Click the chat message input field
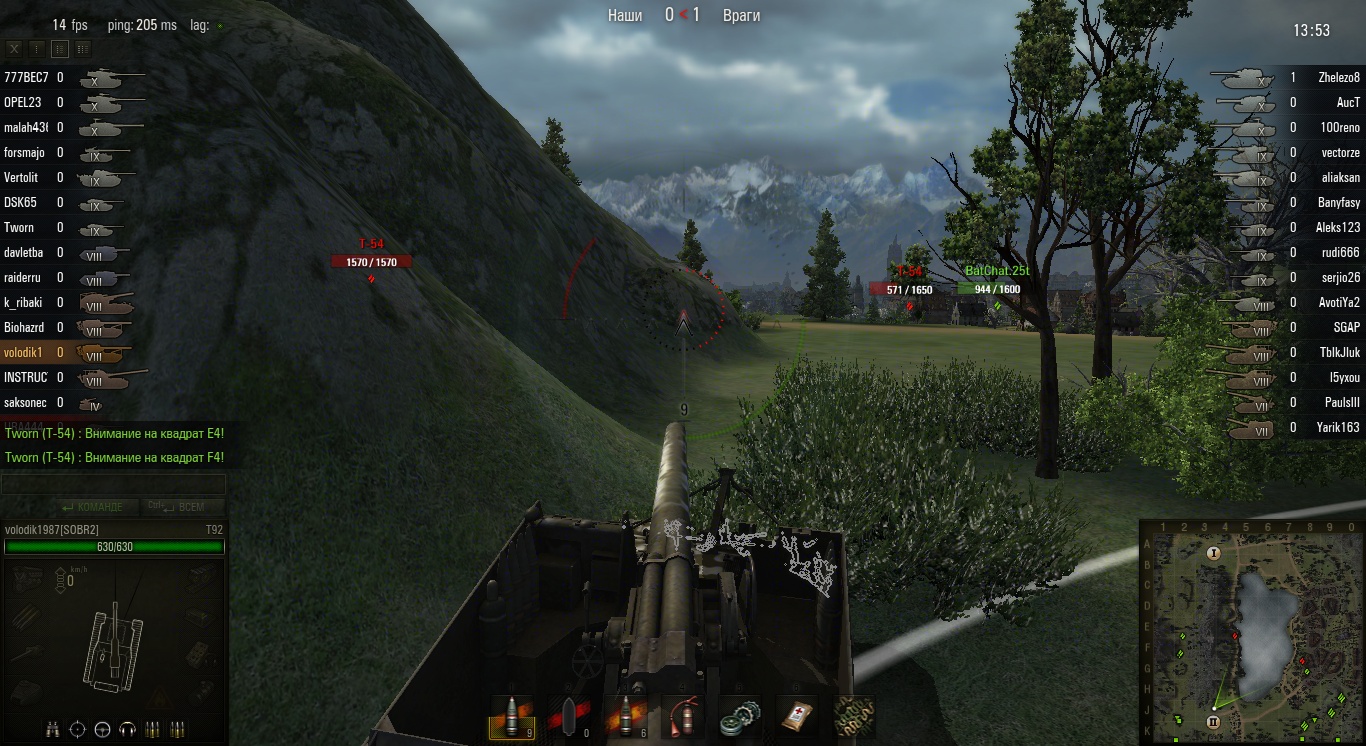The height and width of the screenshot is (746, 1366). 113,485
